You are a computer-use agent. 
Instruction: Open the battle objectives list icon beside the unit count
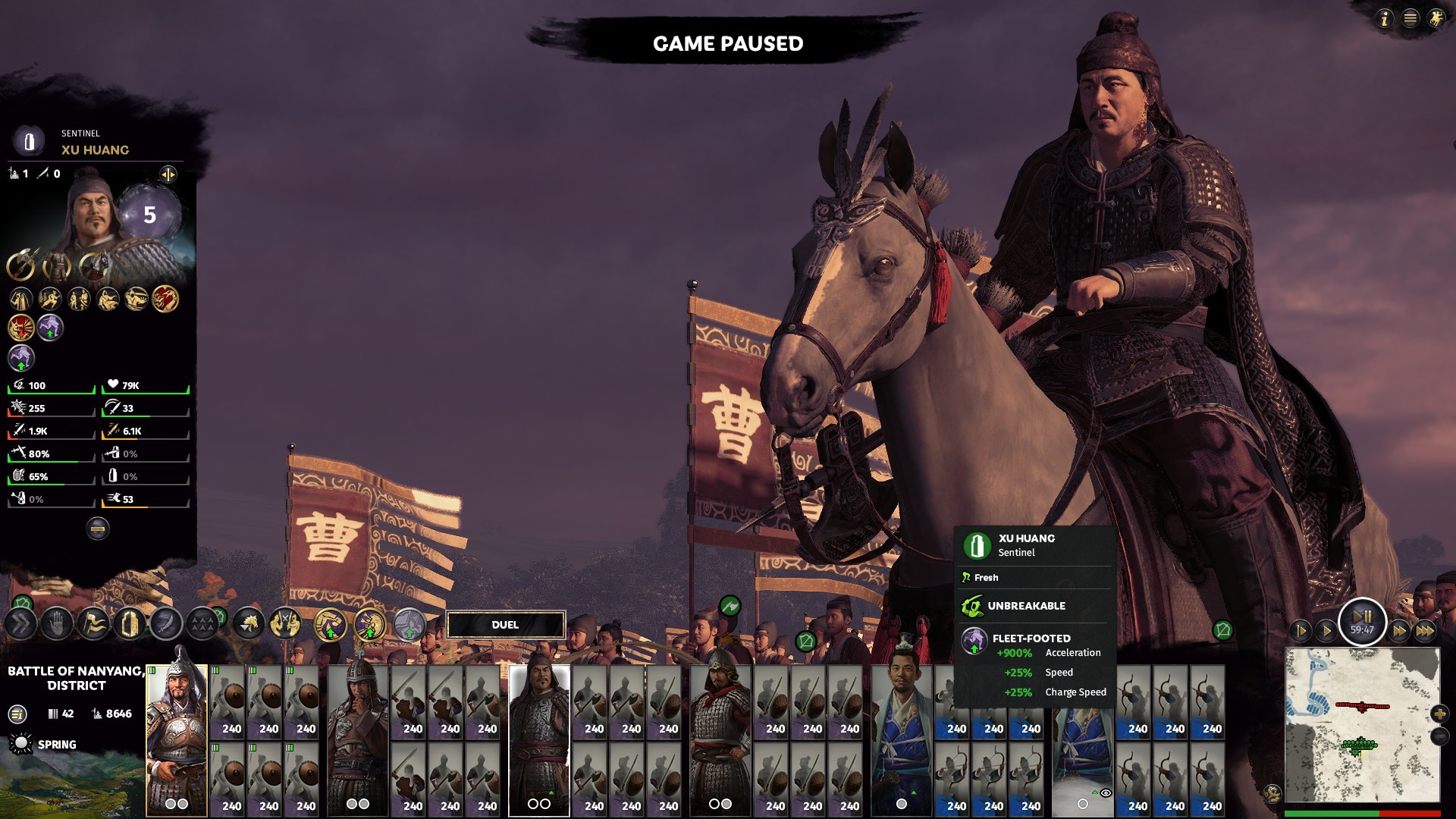pyautogui.click(x=17, y=714)
